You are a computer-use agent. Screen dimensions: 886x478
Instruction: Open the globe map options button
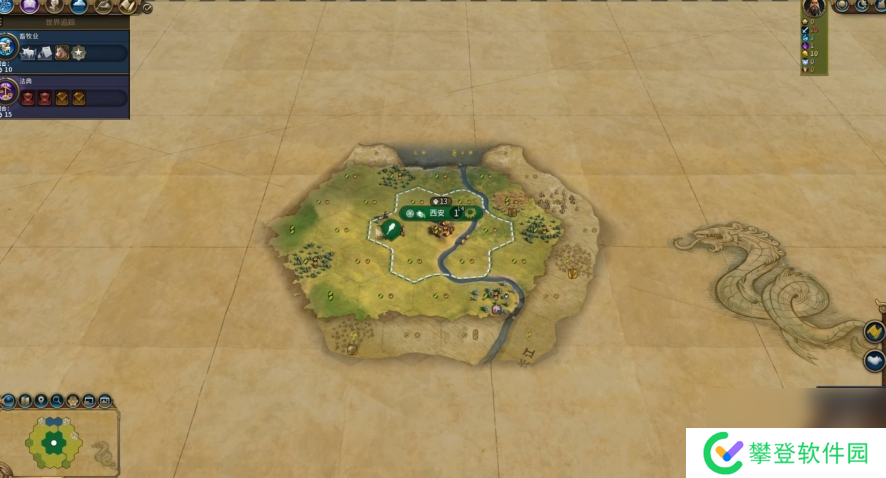coord(8,401)
